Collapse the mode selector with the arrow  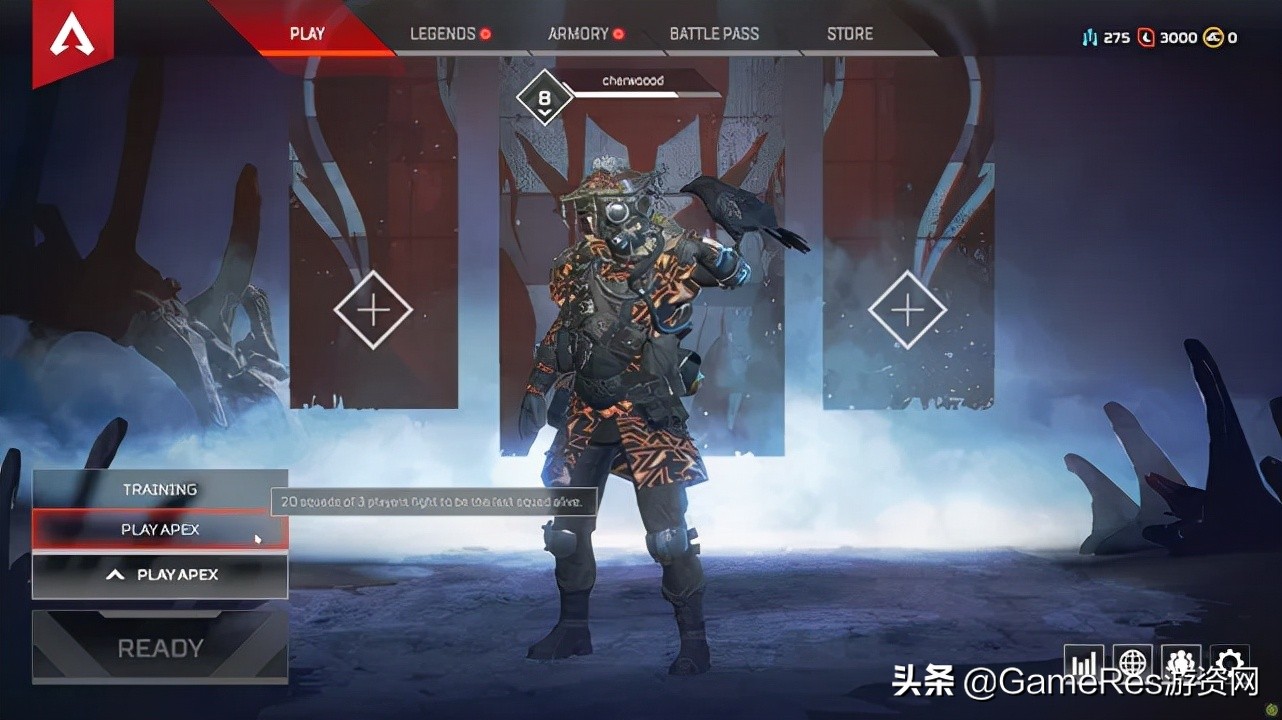pos(116,575)
